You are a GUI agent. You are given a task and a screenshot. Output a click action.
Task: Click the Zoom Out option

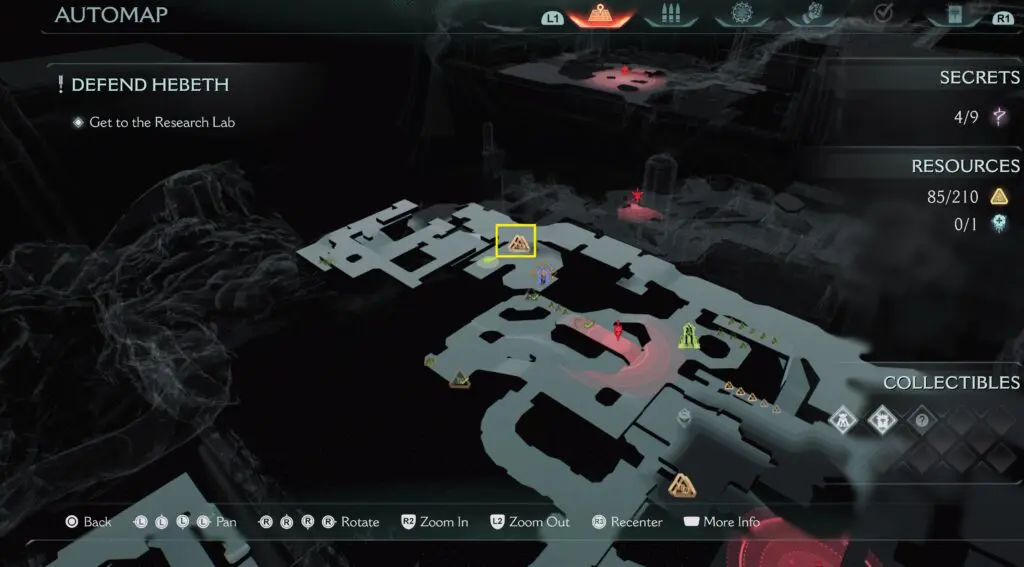tap(530, 522)
